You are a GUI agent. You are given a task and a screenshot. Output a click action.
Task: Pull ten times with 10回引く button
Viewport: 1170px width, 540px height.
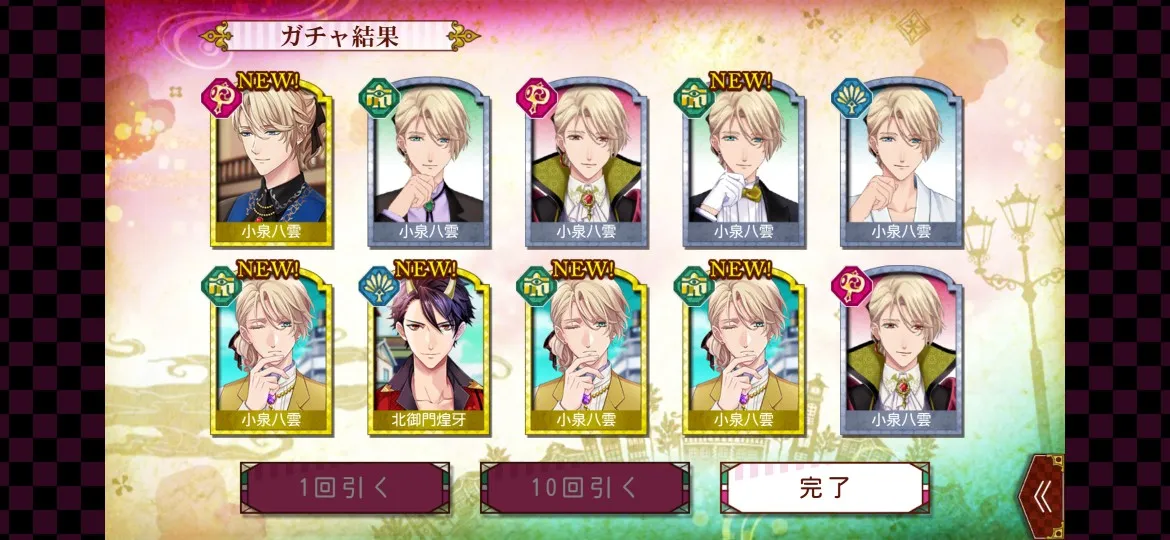584,488
